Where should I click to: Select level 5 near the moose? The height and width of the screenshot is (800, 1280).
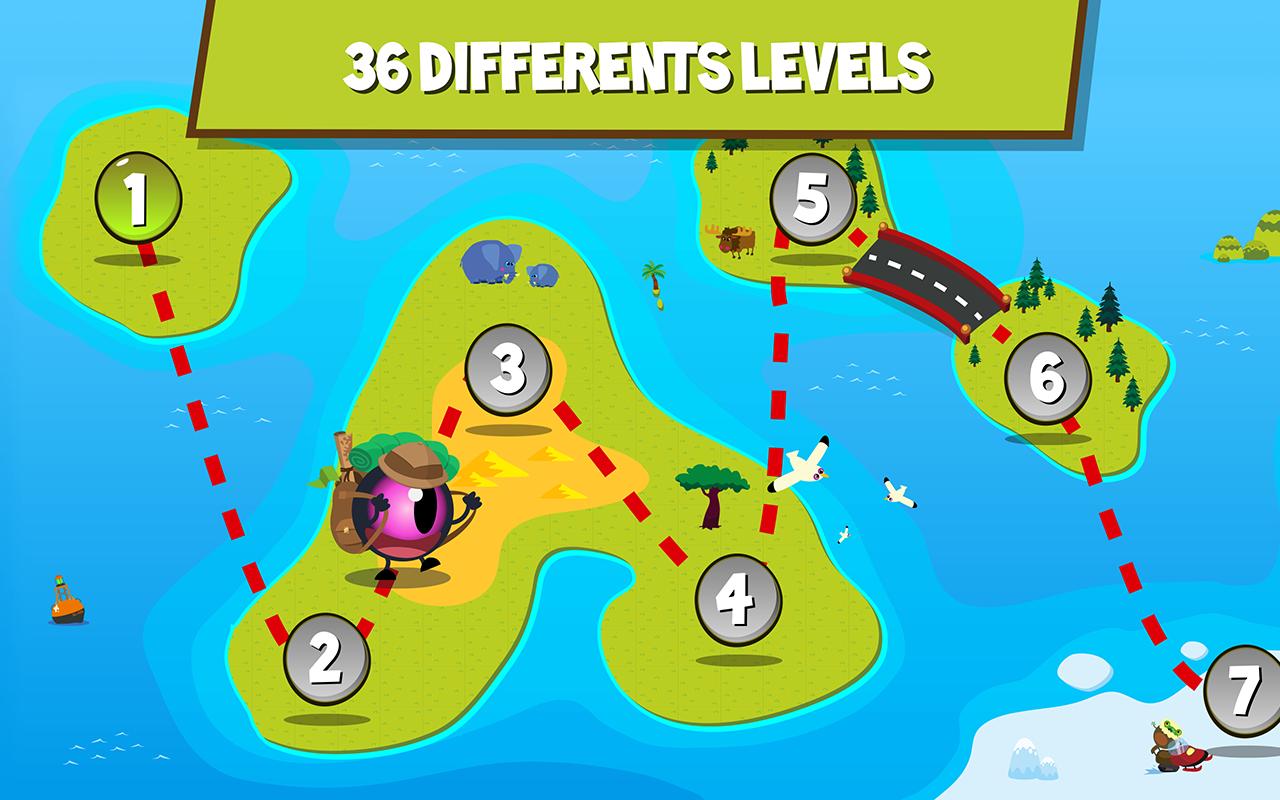tap(813, 196)
